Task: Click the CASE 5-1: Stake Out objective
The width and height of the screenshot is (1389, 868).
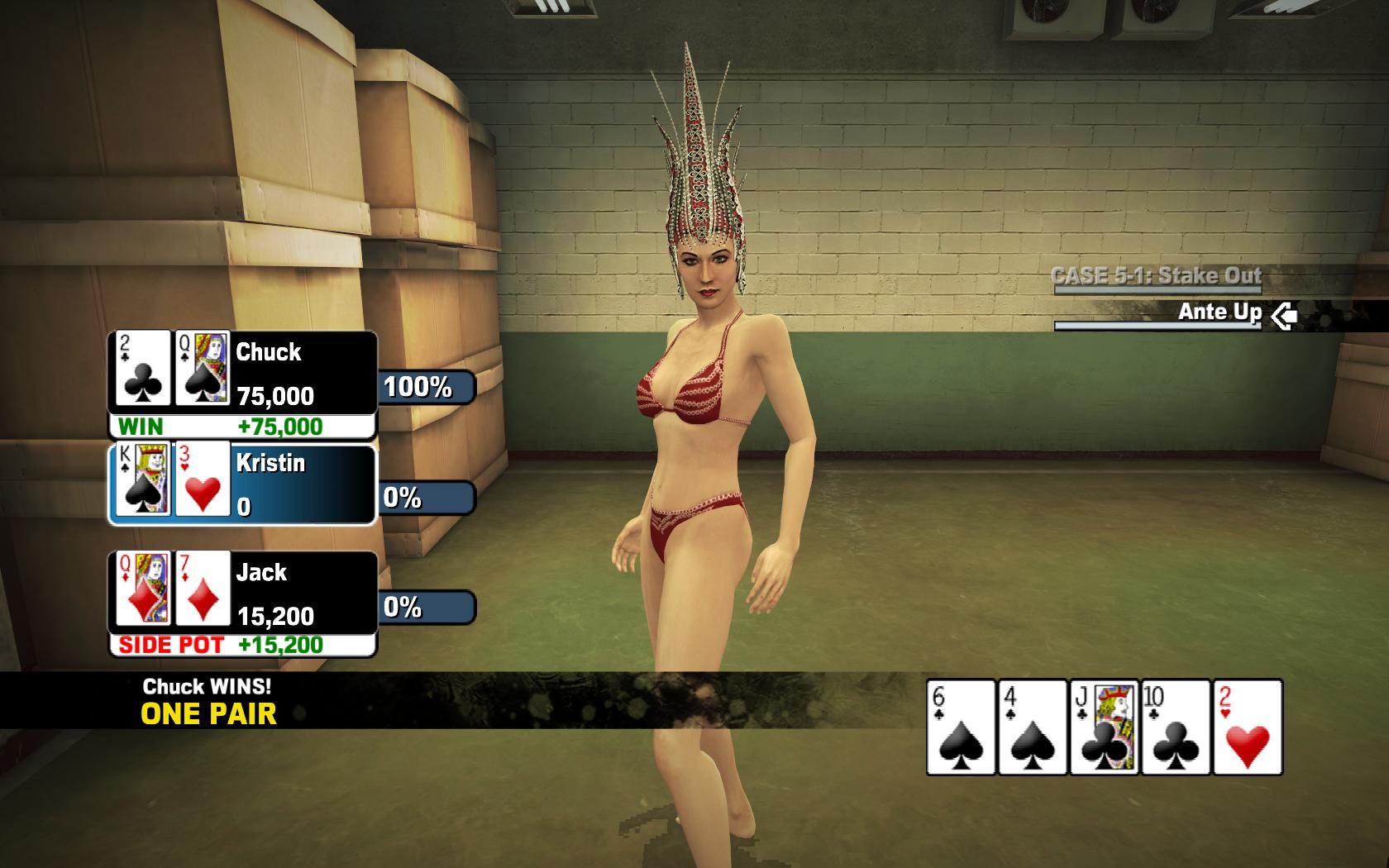Action: (x=1156, y=275)
